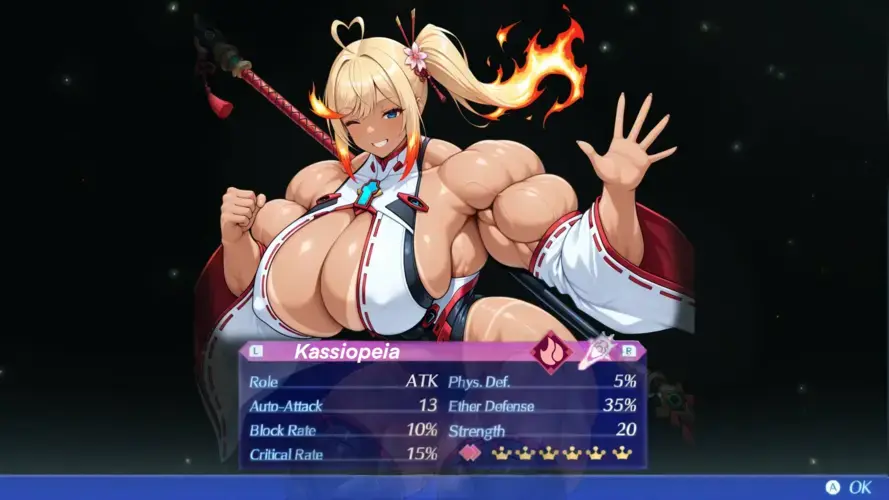Click the weapon type icon beside the flame

tap(596, 350)
